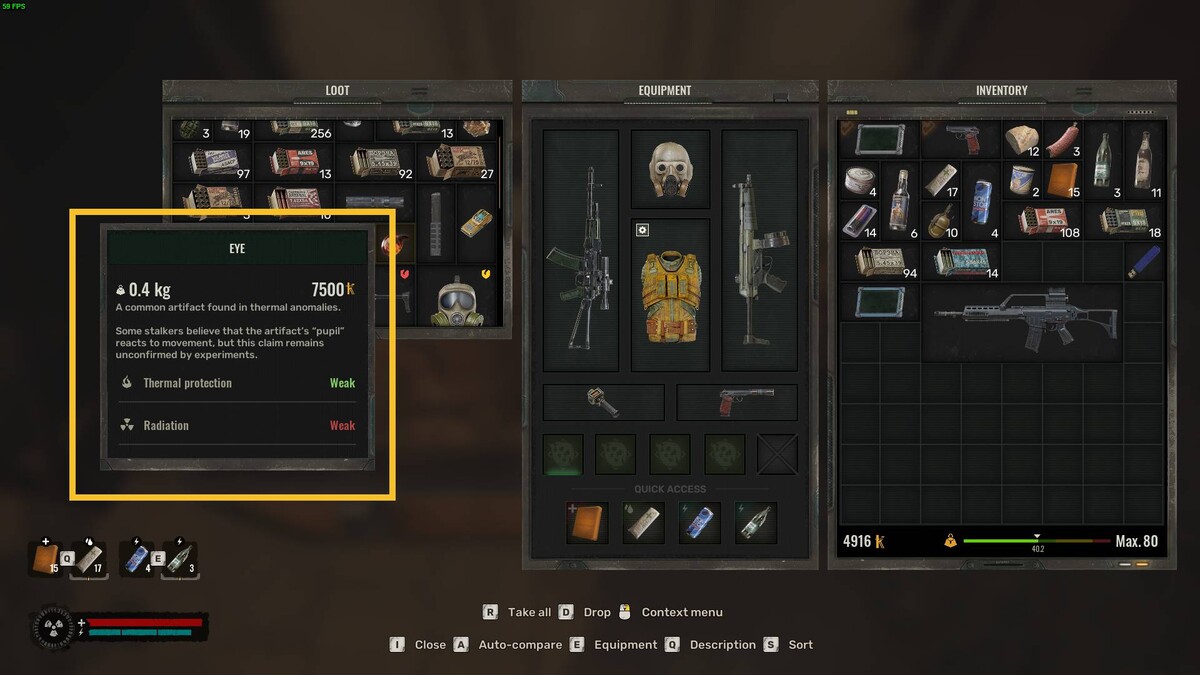Viewport: 1200px width, 675px height.
Task: Select the detector device equipment slot
Action: pyautogui.click(x=603, y=402)
